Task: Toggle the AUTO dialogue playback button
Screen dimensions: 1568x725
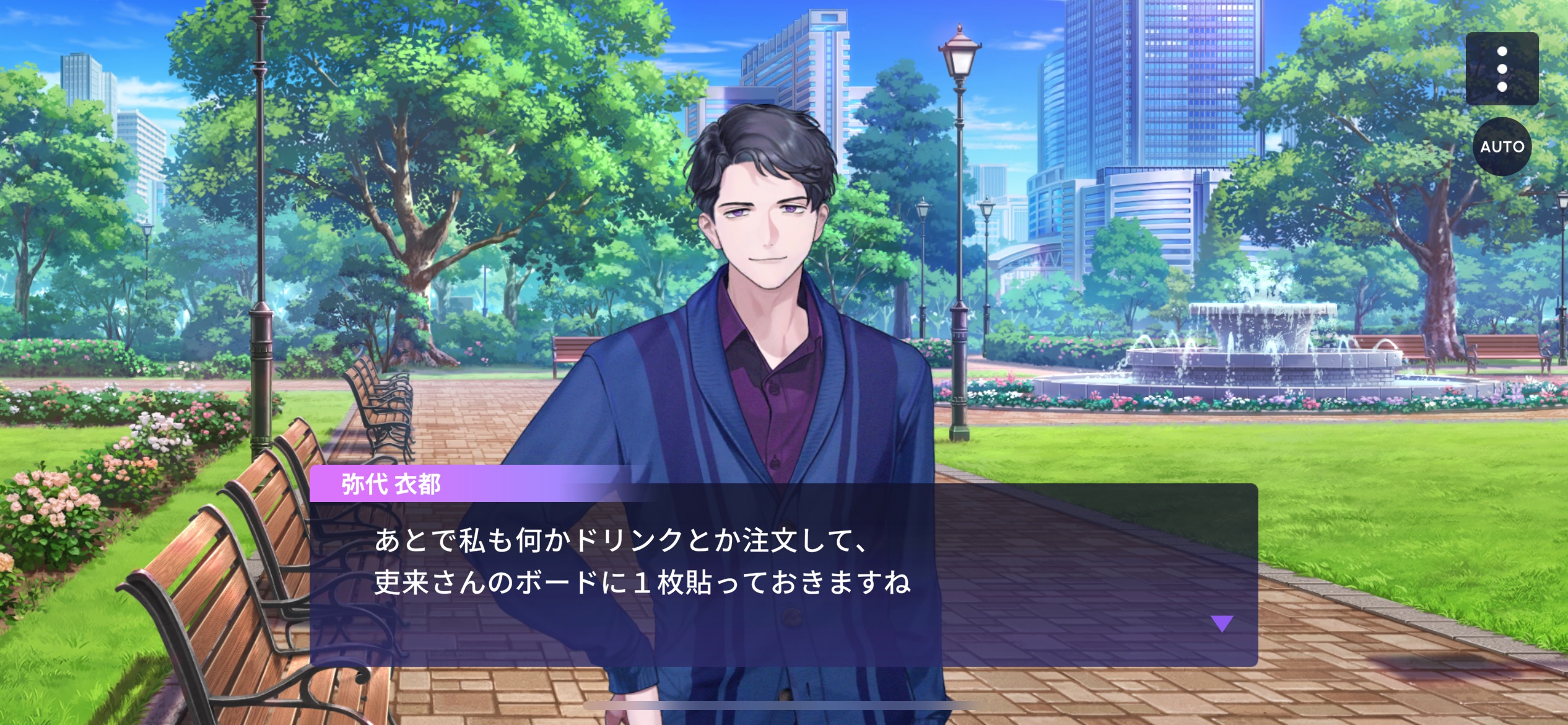Action: 1502,147
